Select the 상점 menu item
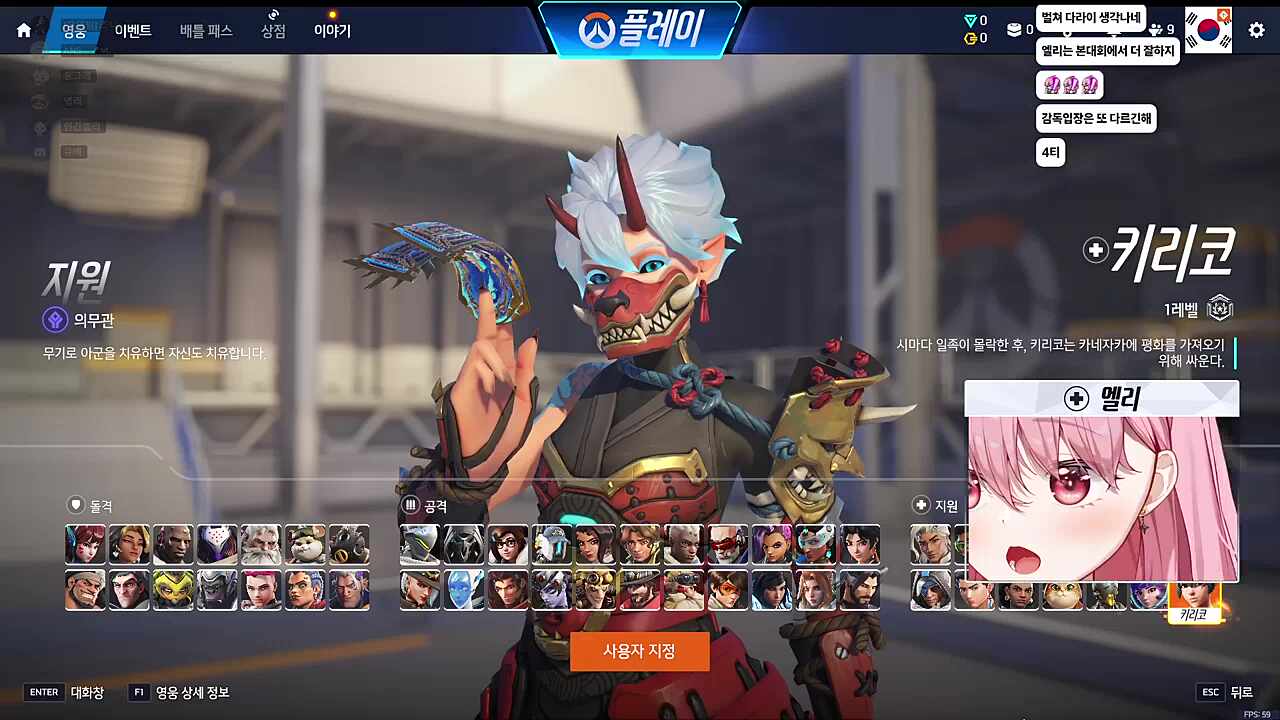The height and width of the screenshot is (720, 1280). pyautogui.click(x=272, y=31)
